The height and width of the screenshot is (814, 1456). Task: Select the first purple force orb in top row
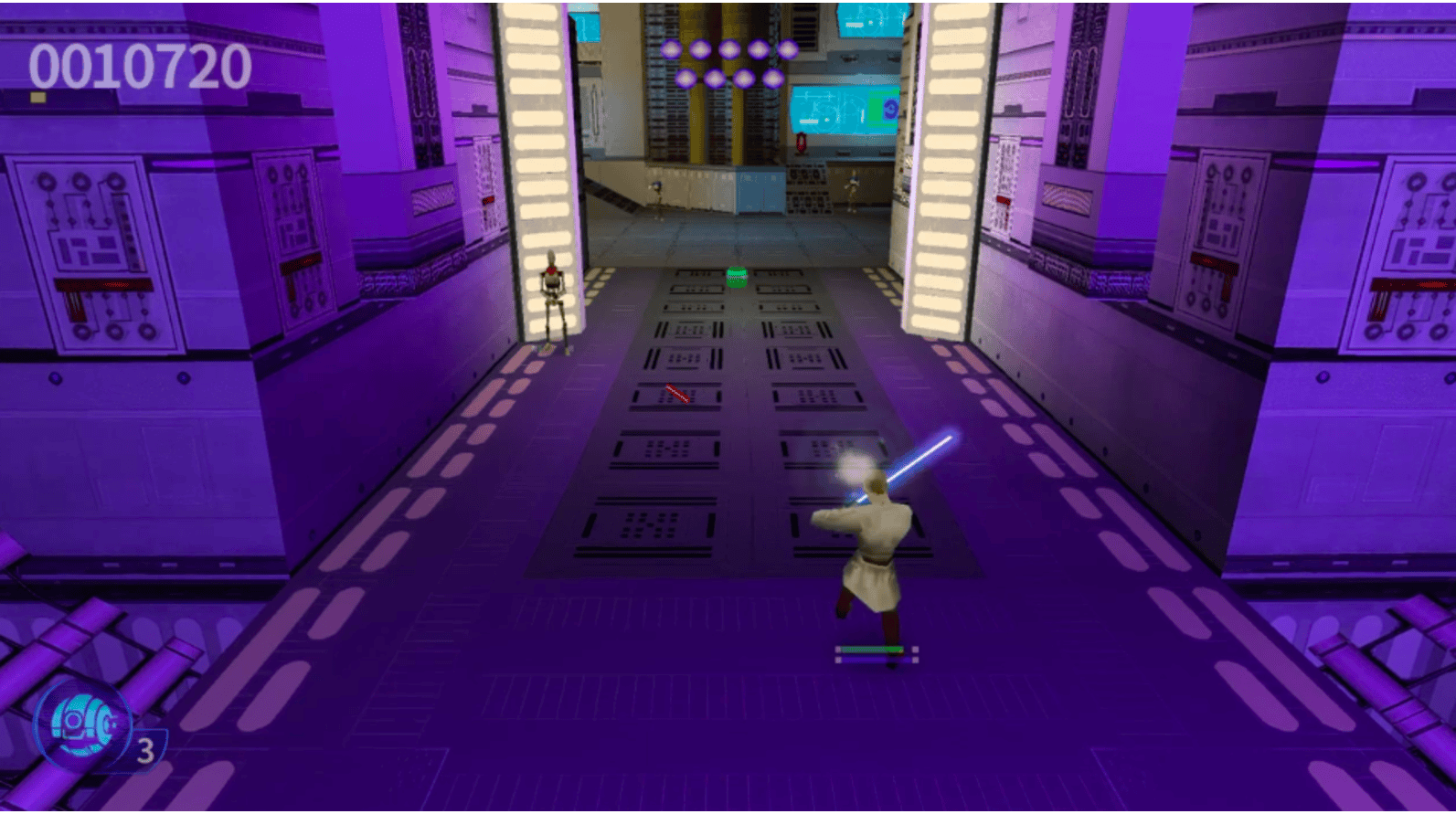coord(672,48)
